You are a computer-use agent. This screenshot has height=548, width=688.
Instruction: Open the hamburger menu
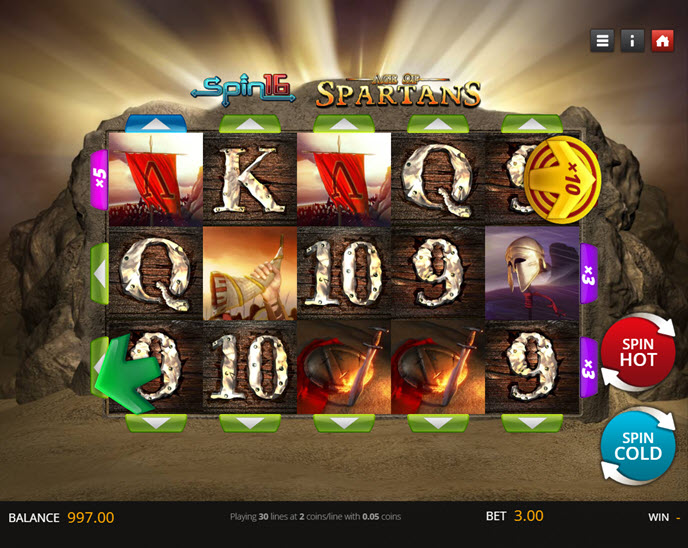point(602,41)
